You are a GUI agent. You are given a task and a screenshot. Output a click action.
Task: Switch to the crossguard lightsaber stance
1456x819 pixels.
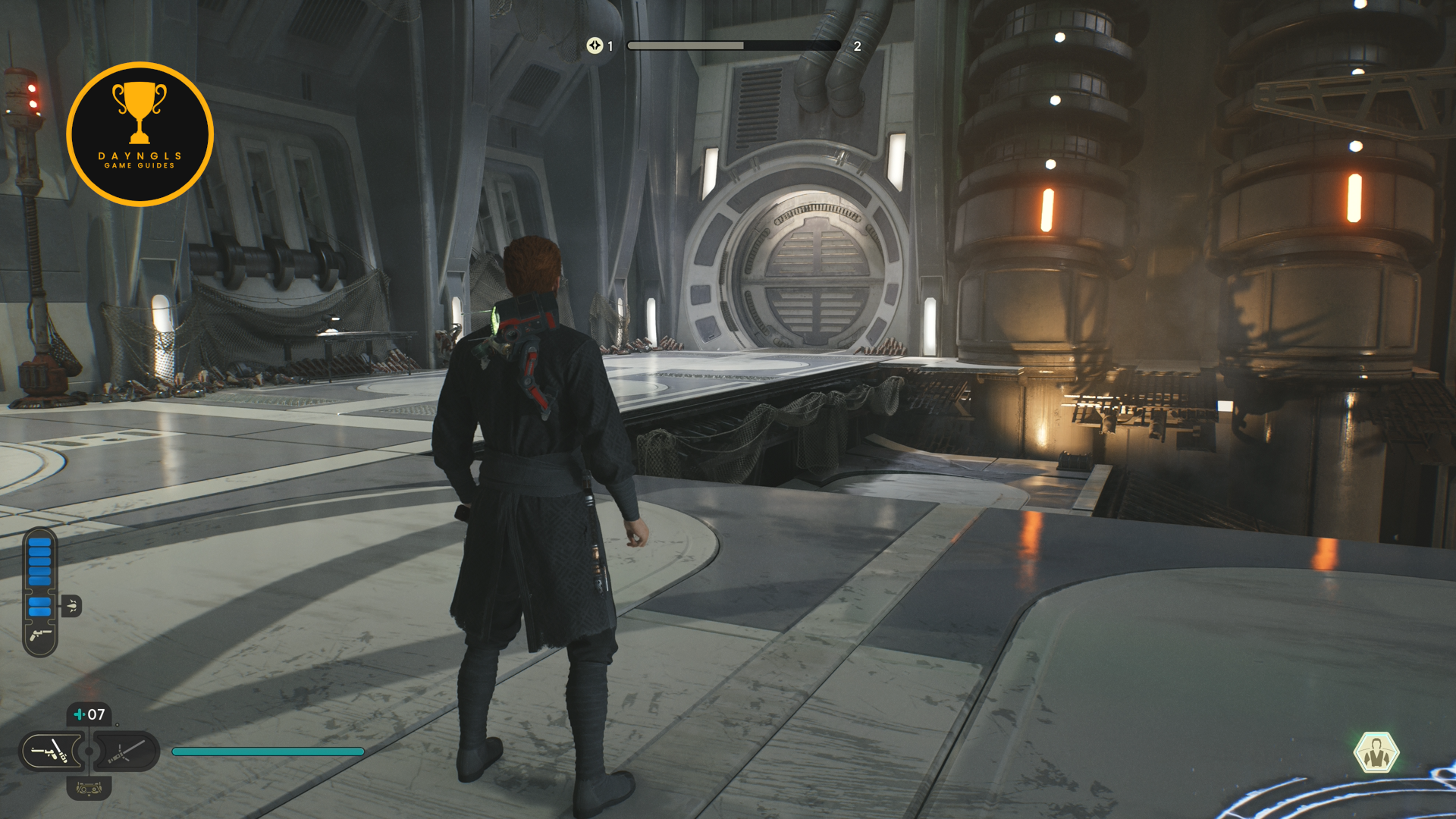coord(126,752)
